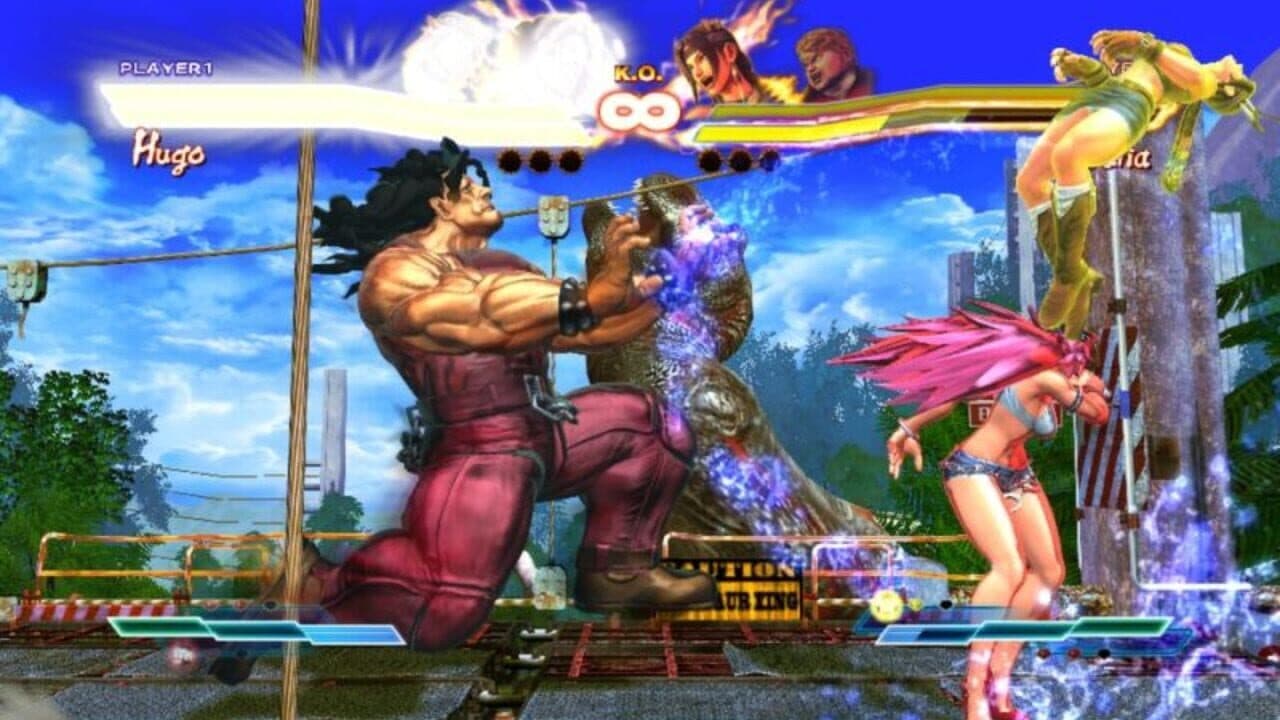Toggle the glowing orb on Player 2's gauge
1280x720 pixels.
pyautogui.click(x=884, y=605)
